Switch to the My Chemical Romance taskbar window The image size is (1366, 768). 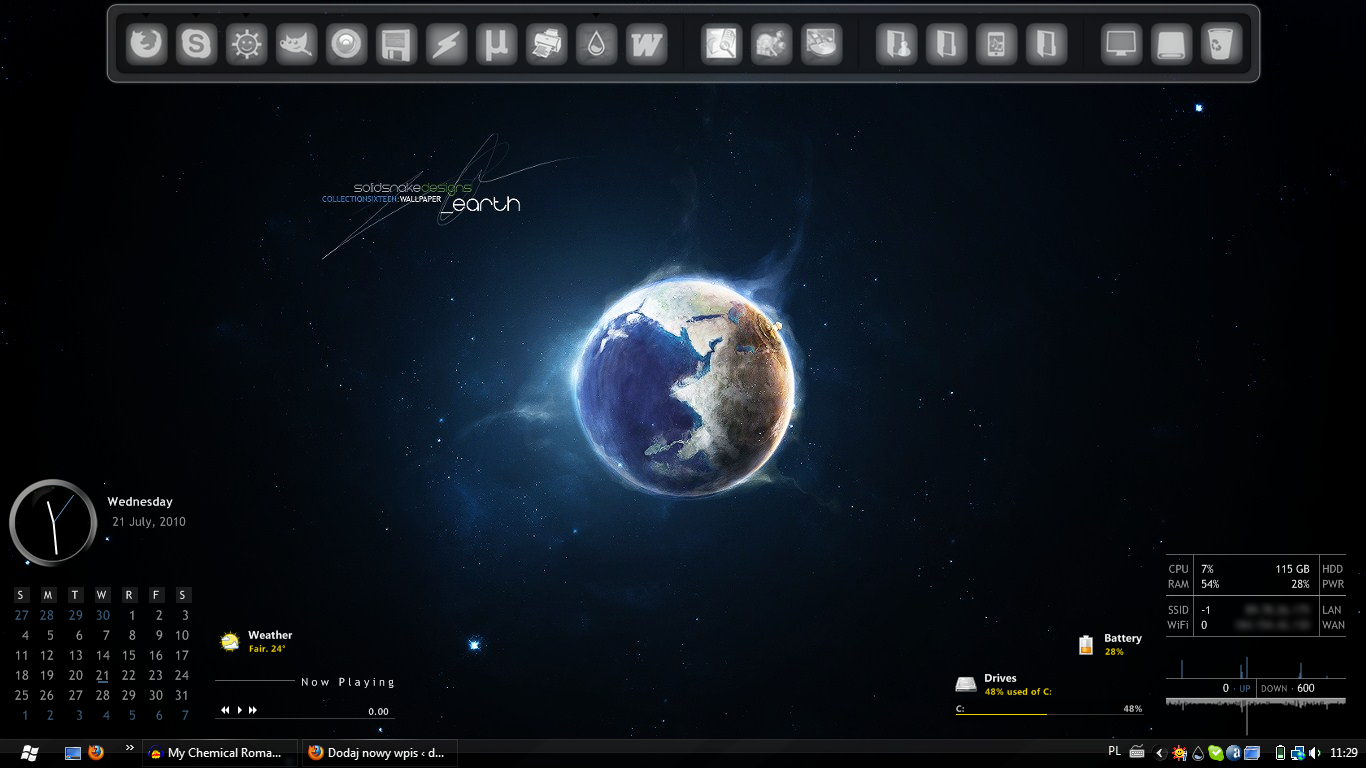coord(222,753)
